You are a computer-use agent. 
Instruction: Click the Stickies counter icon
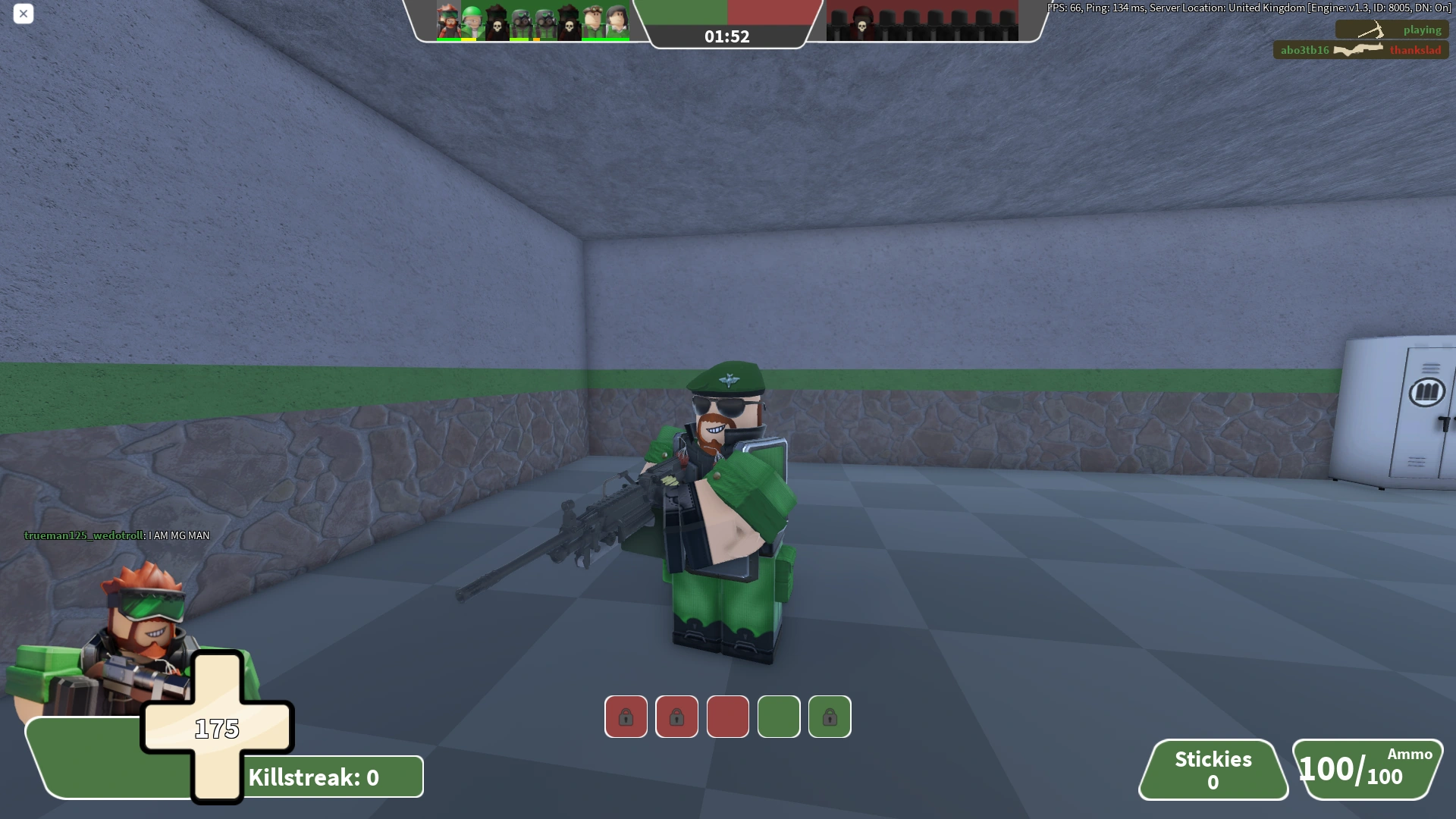pyautogui.click(x=1213, y=770)
